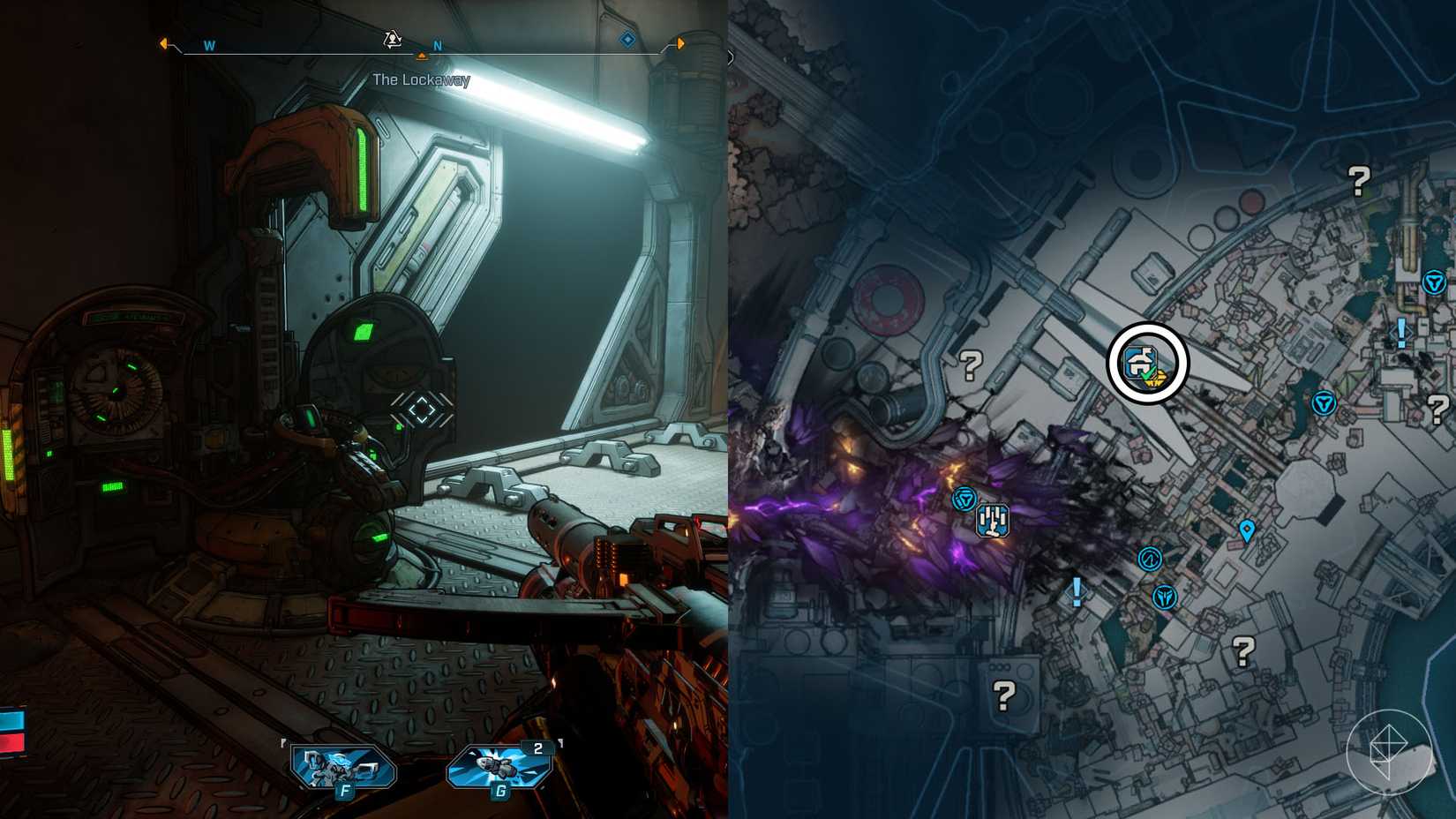Click the circular vault-line symbol below the corruption

[1151, 560]
